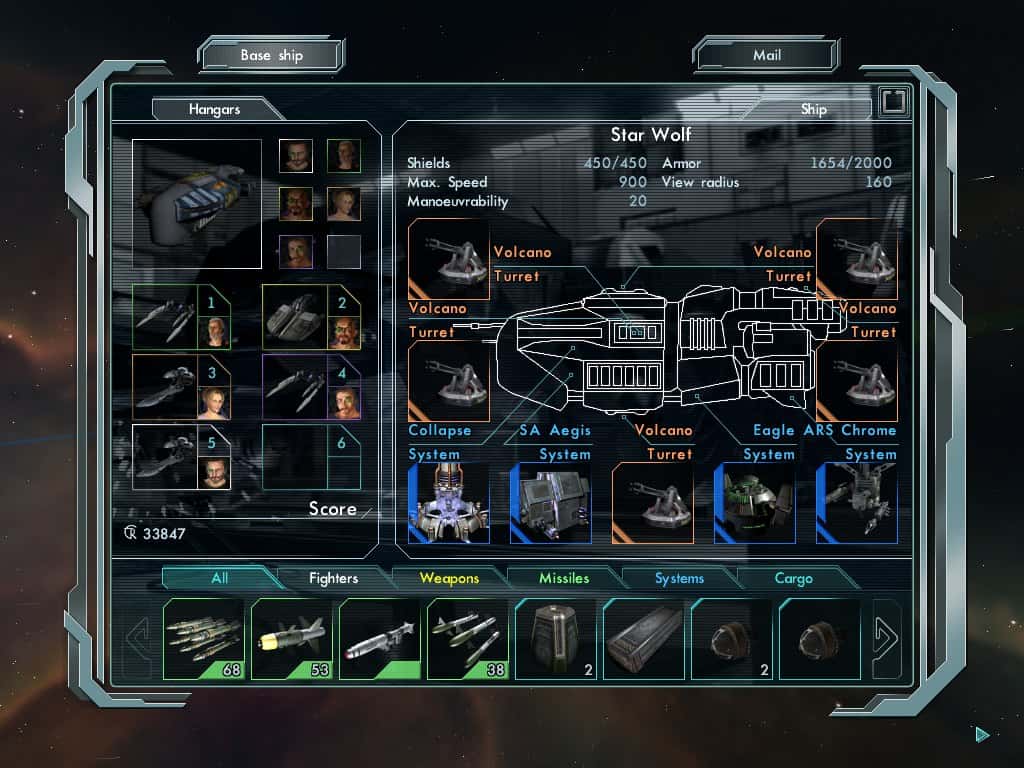The image size is (1024, 768).
Task: Select the Eagle System slot
Action: click(x=754, y=502)
